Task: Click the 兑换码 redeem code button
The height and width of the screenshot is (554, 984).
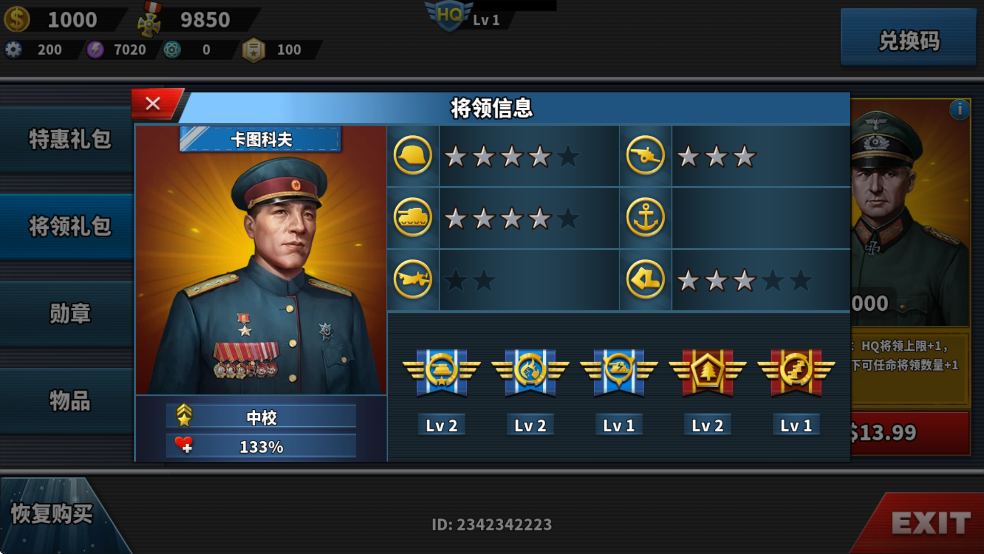Action: pos(908,41)
